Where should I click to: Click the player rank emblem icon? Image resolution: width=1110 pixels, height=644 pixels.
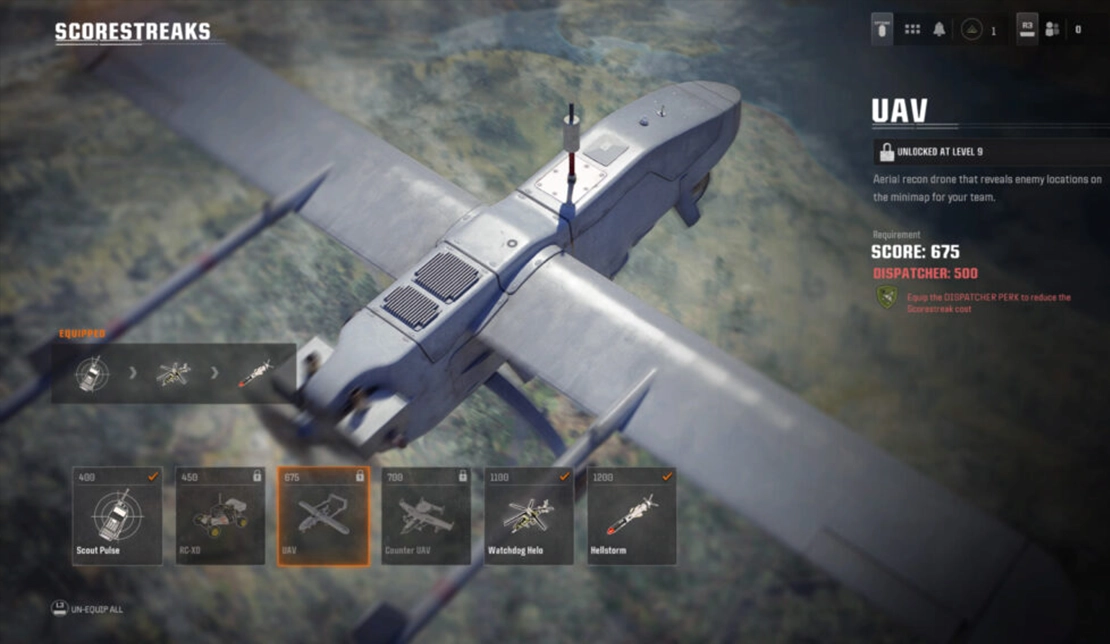tap(970, 30)
